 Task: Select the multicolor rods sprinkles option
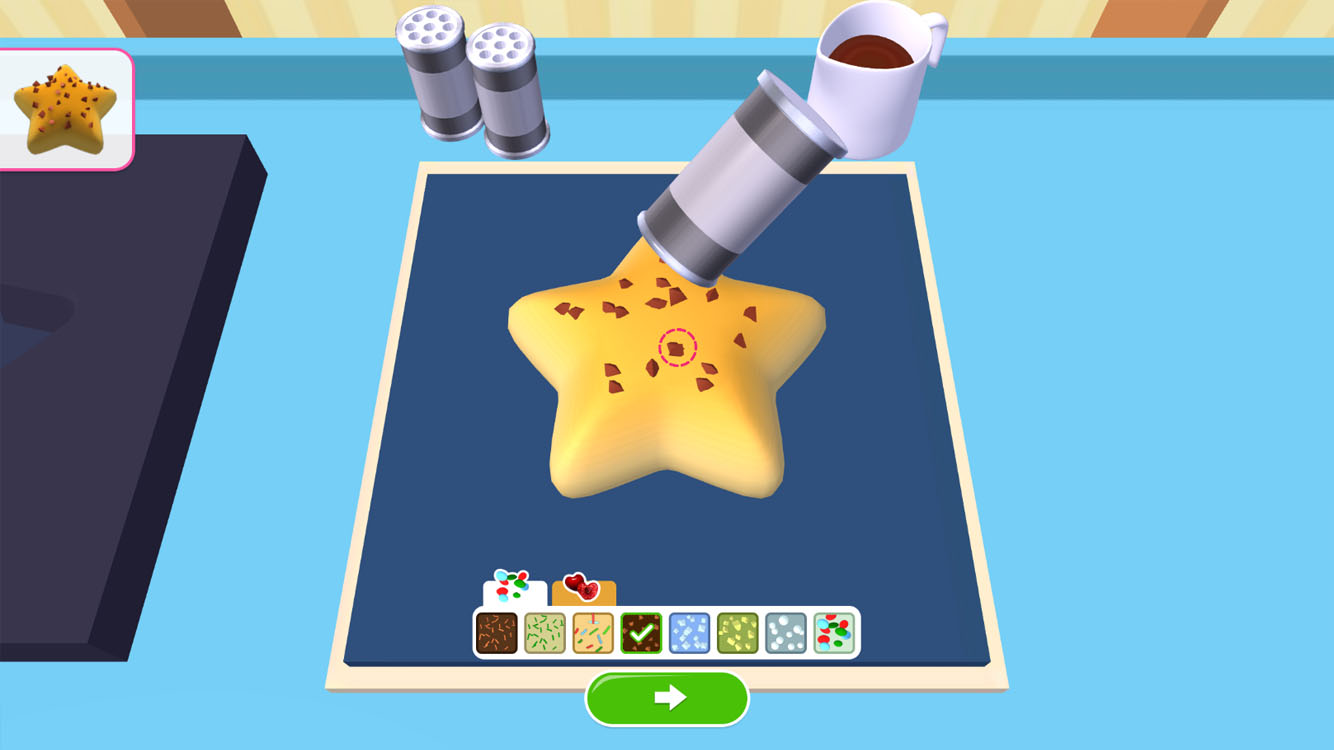coord(593,631)
